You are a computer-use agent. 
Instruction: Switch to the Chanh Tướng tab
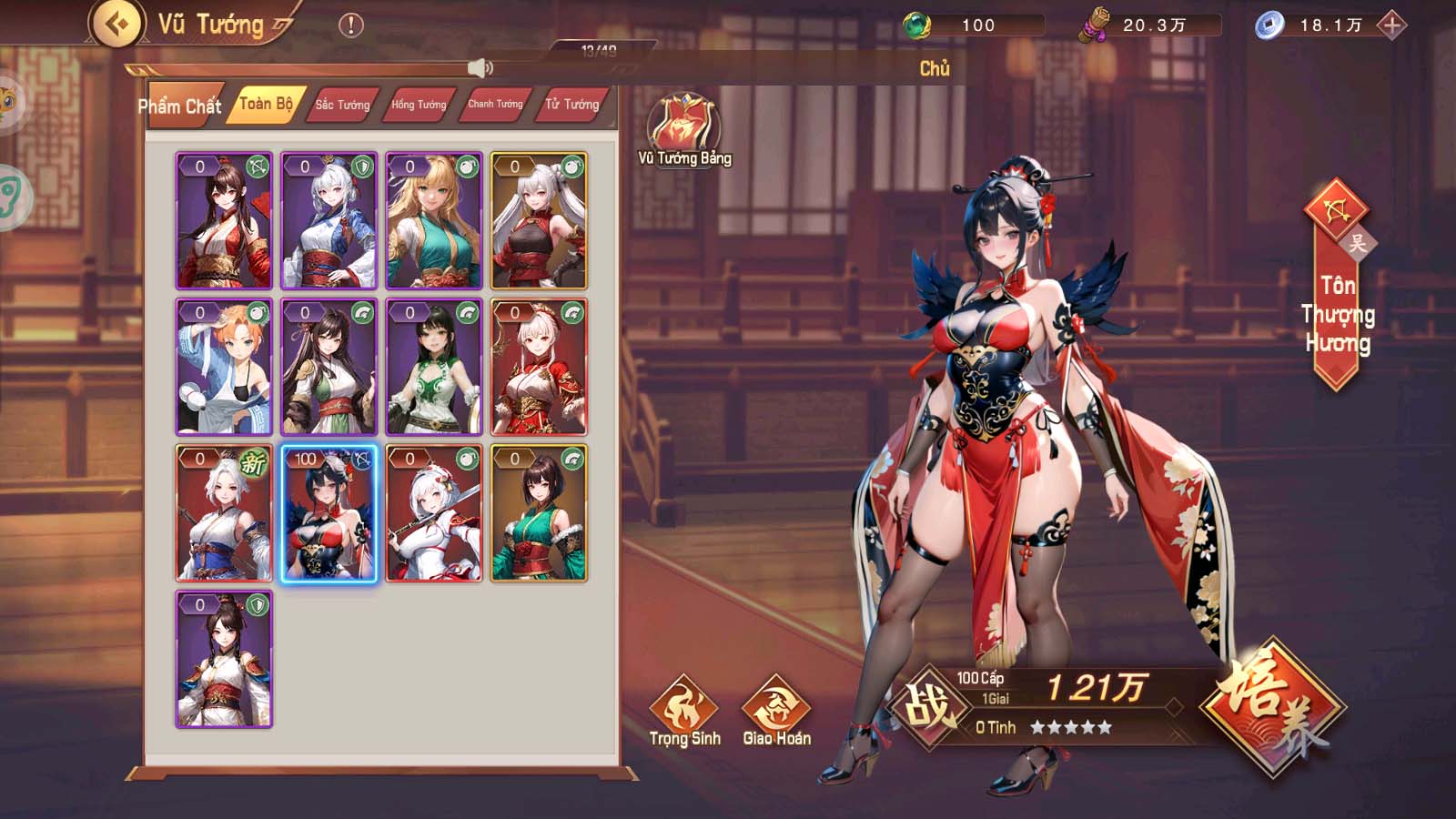click(x=495, y=105)
